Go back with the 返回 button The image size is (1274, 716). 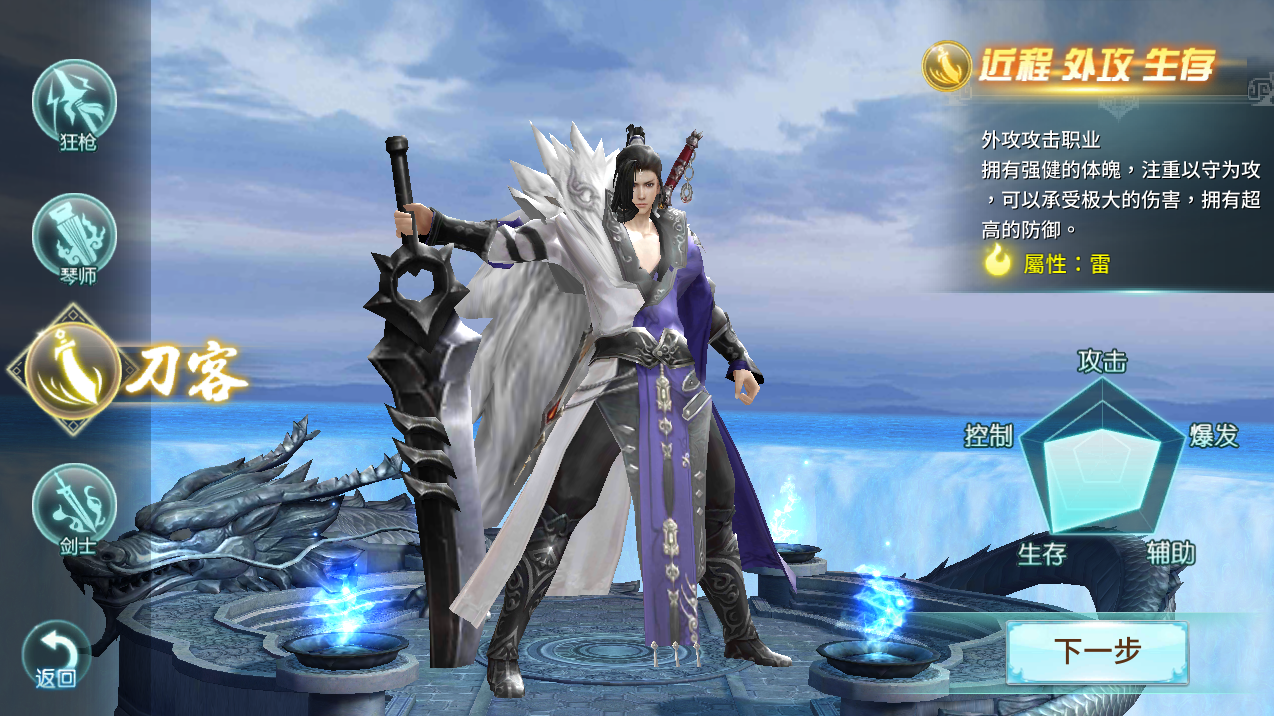point(56,654)
